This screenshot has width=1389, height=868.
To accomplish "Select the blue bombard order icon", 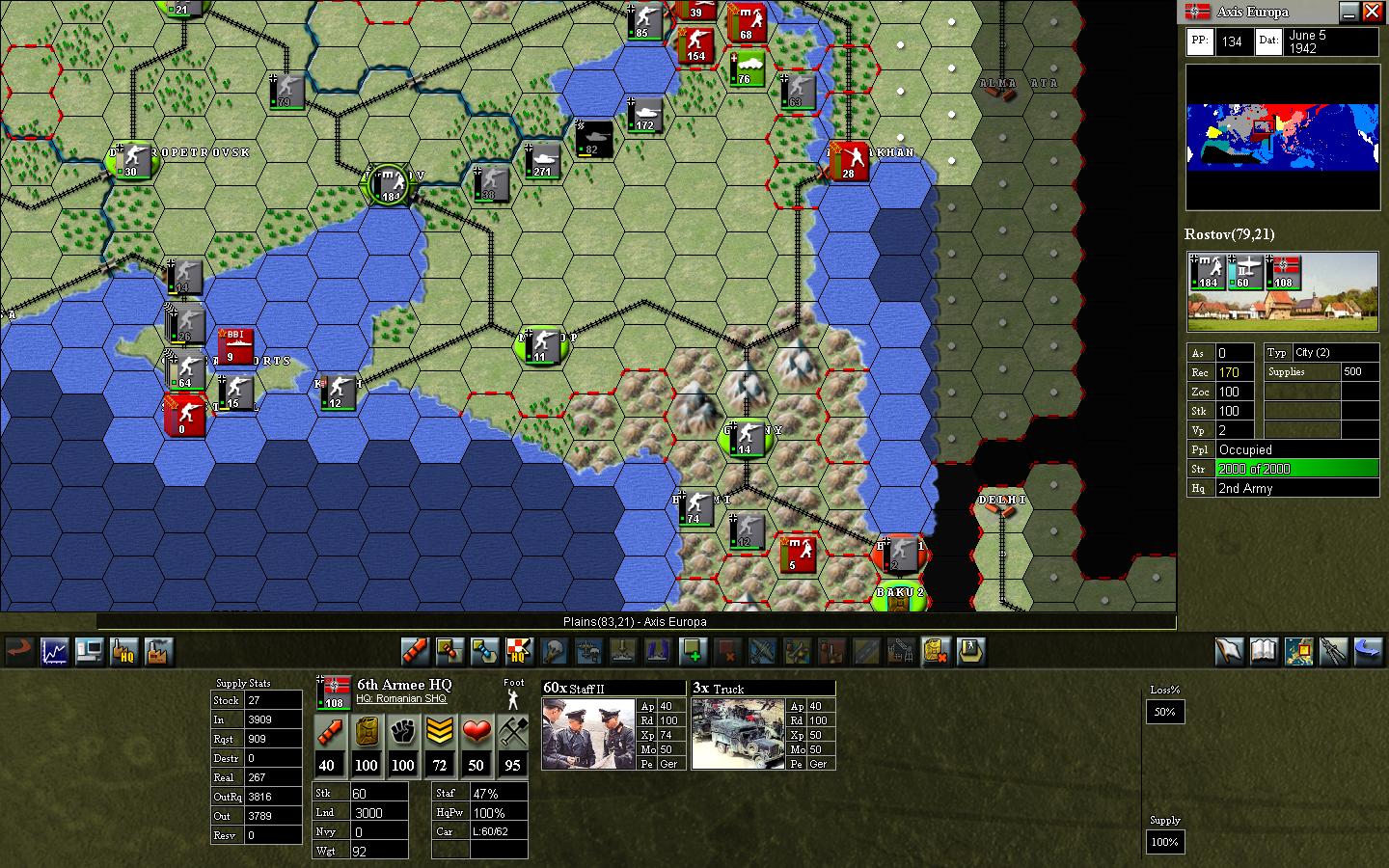I will 482,651.
